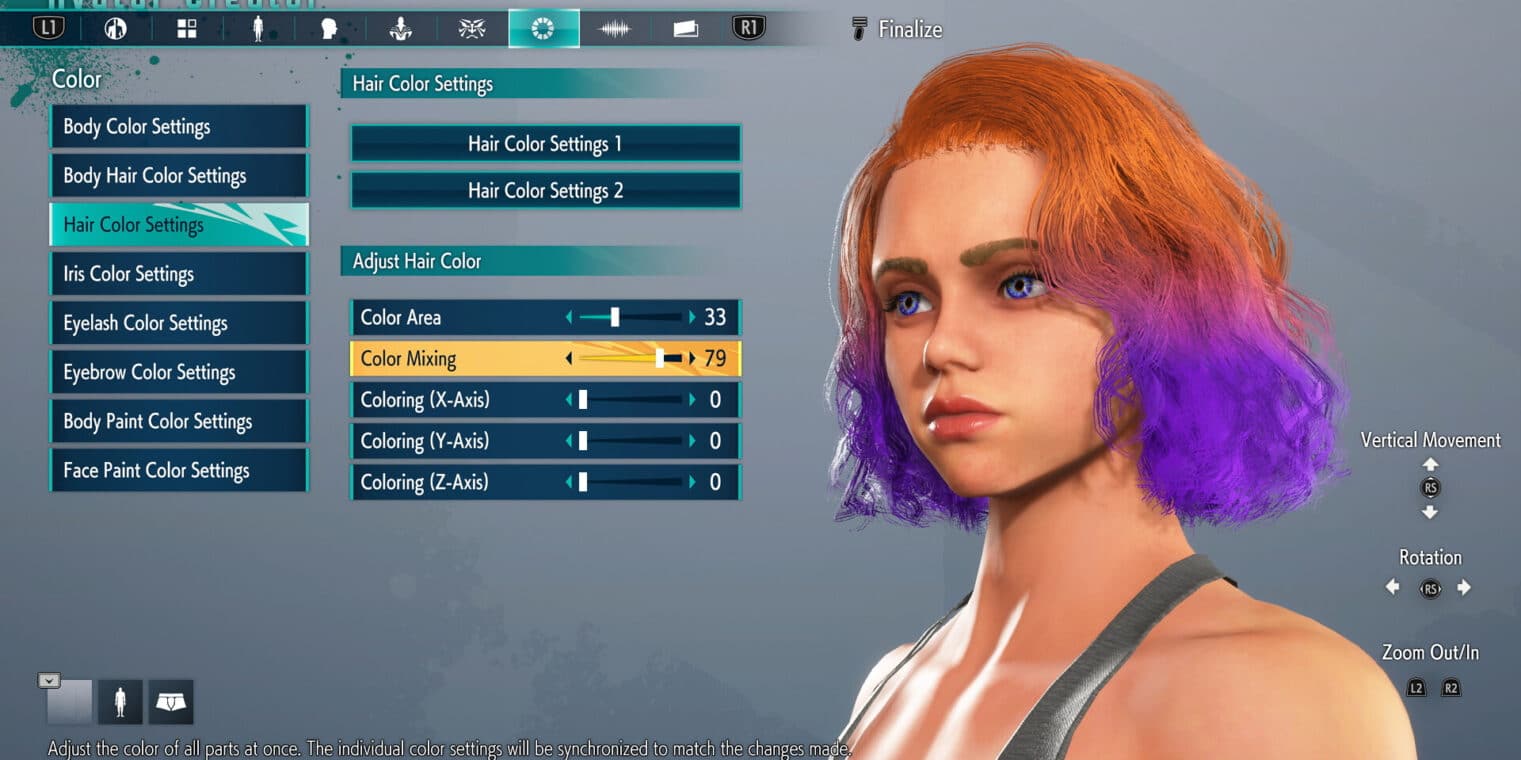Switch to the voice waveform tab
This screenshot has height=760, width=1521.
tap(614, 29)
